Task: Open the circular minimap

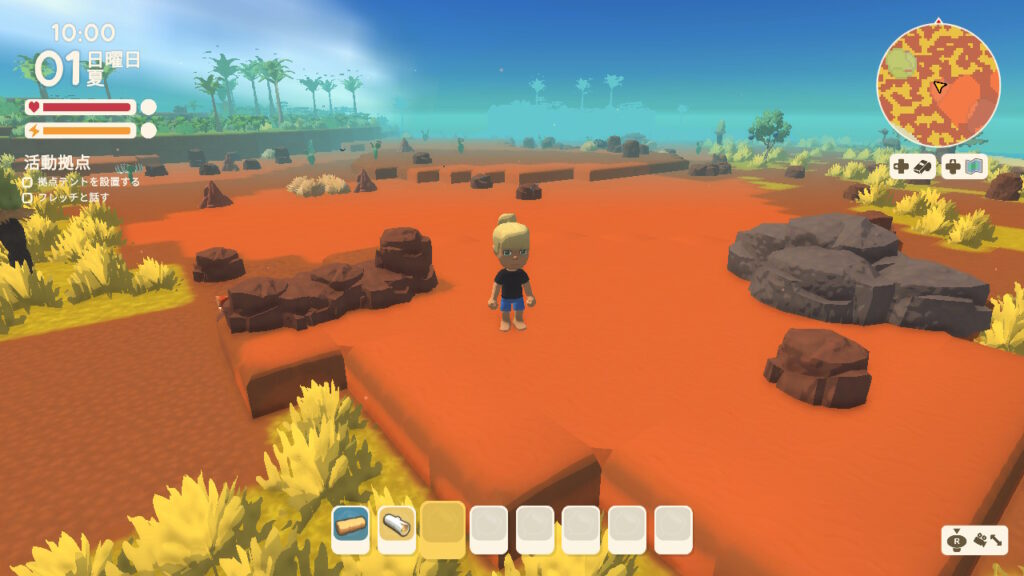Action: pos(938,85)
